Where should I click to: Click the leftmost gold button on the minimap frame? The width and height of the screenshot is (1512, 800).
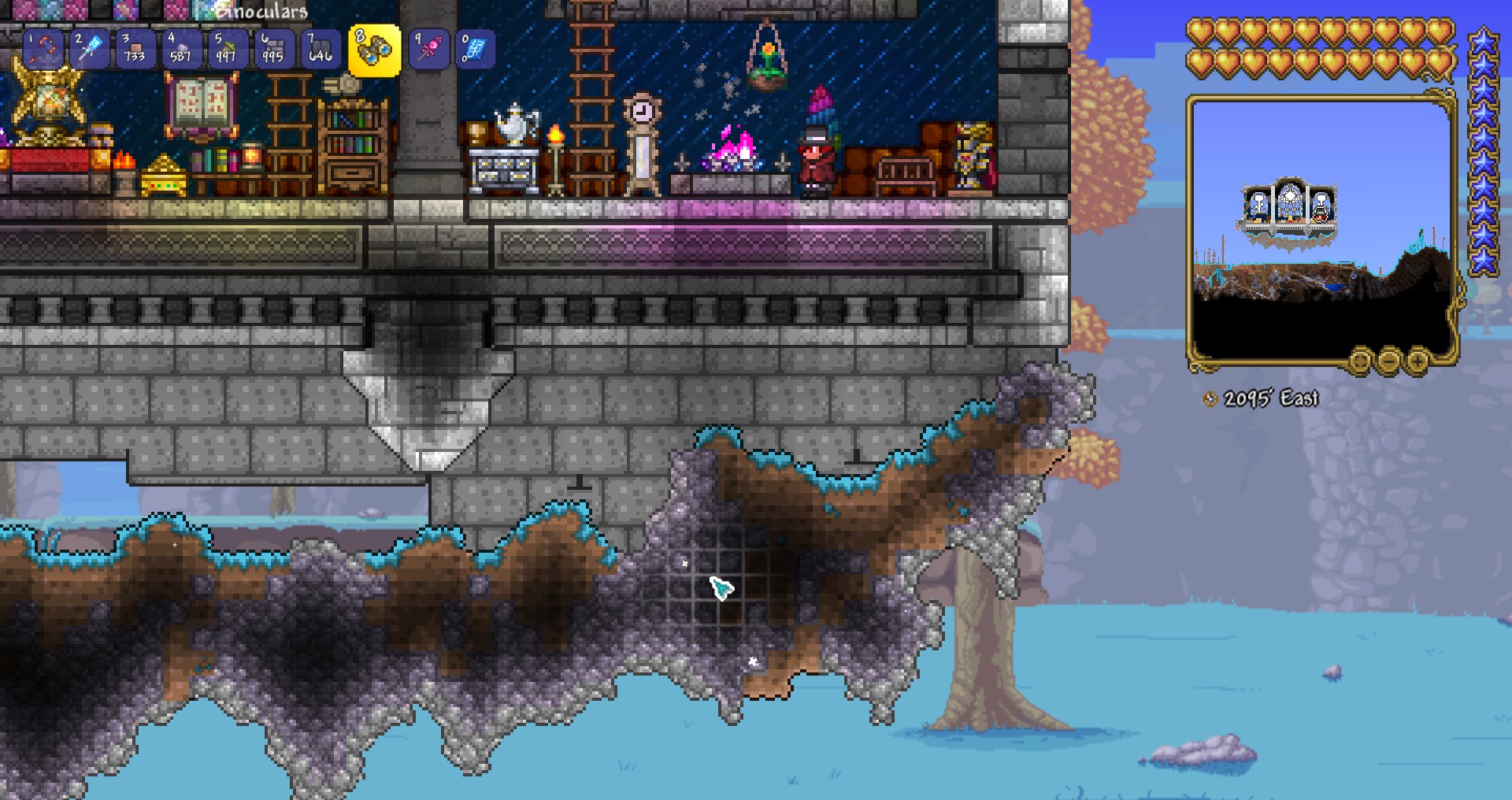(1360, 362)
